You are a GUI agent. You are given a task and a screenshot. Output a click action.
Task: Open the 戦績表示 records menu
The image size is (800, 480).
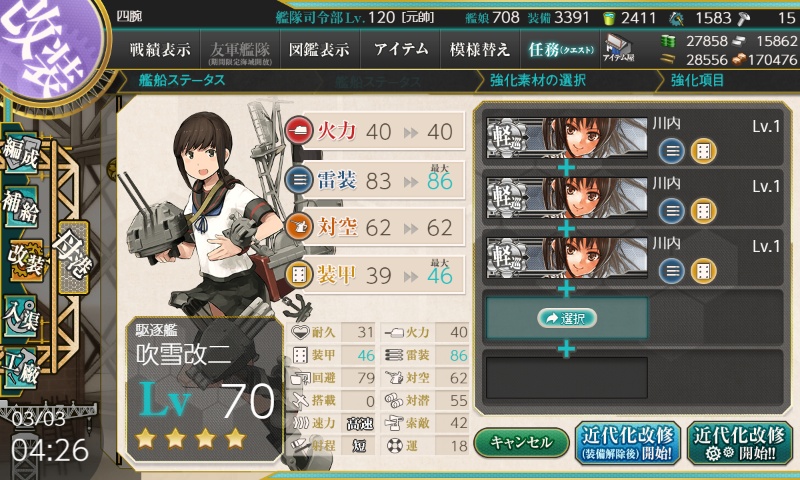pos(160,49)
